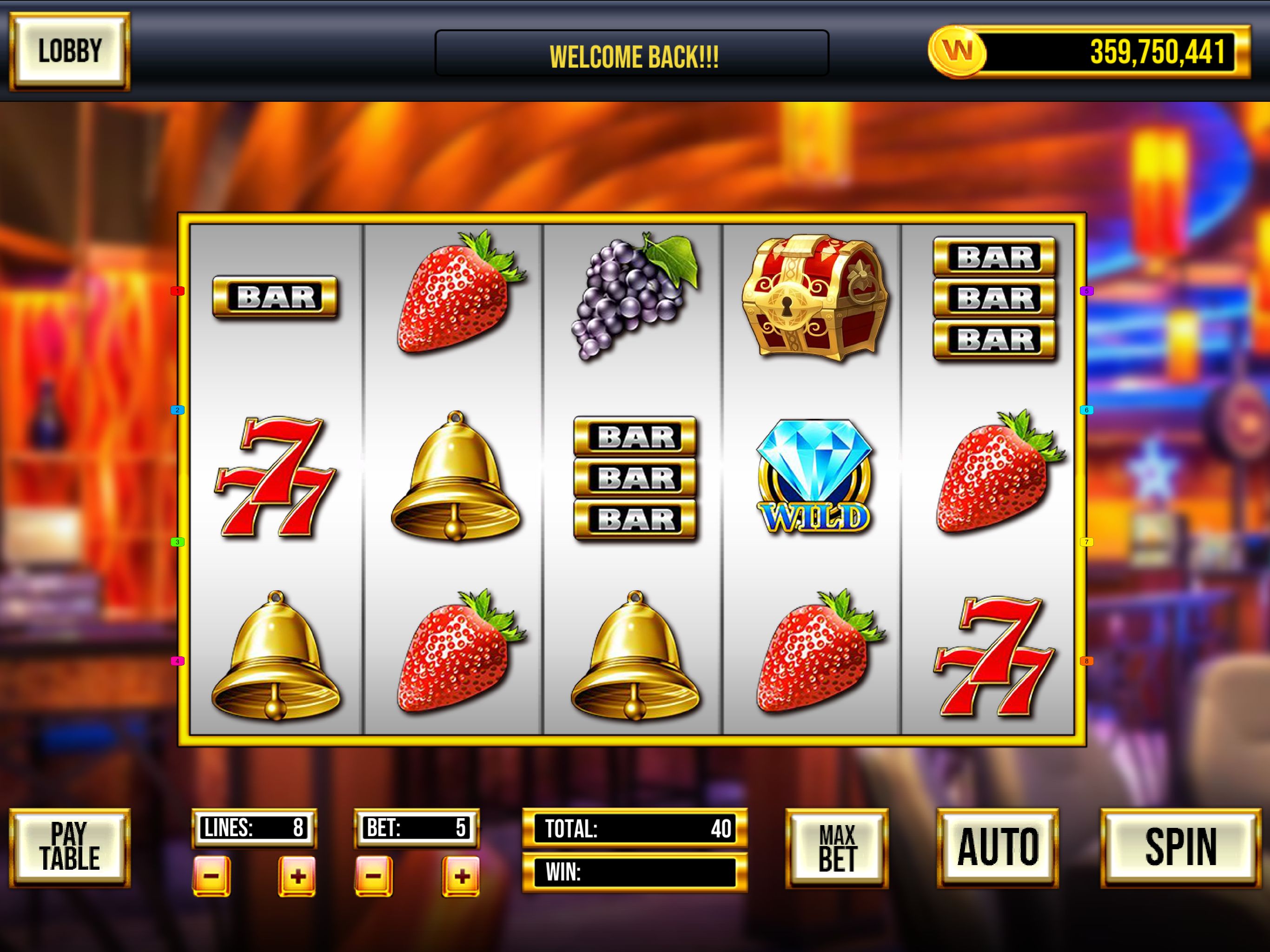Open the Pay Table

coord(69,847)
